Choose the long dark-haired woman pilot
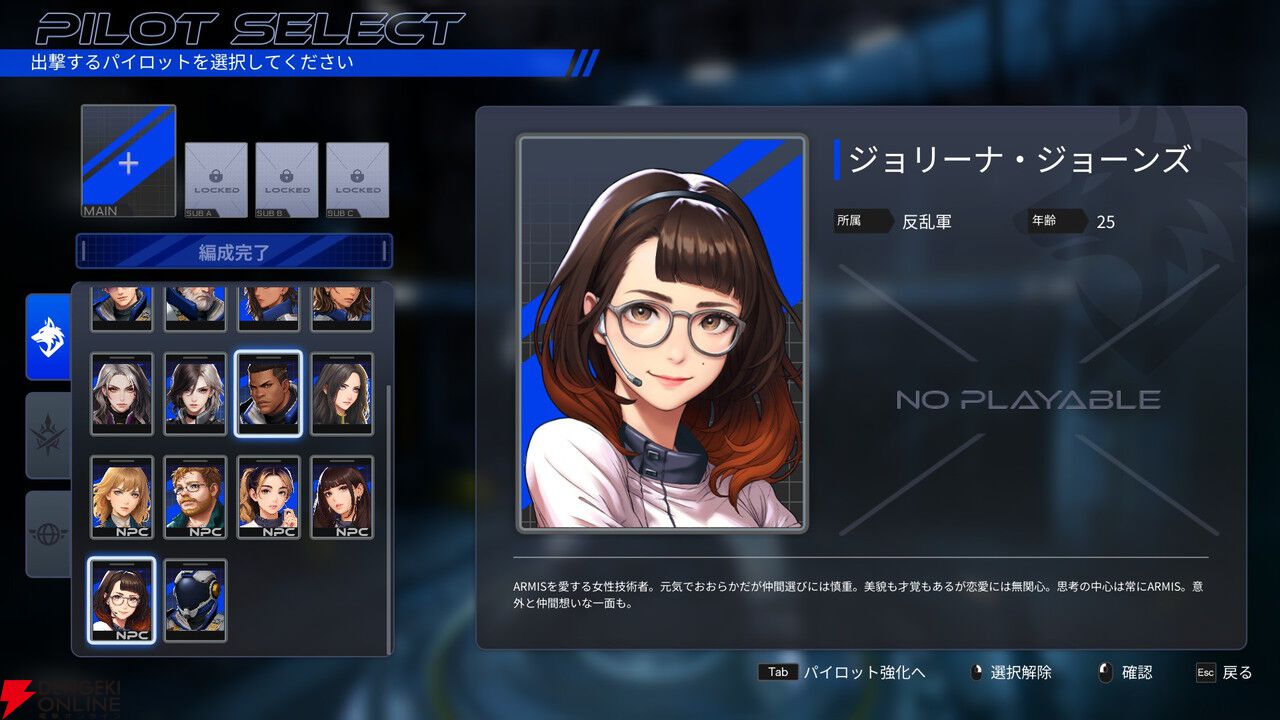The image size is (1280, 720). click(342, 394)
